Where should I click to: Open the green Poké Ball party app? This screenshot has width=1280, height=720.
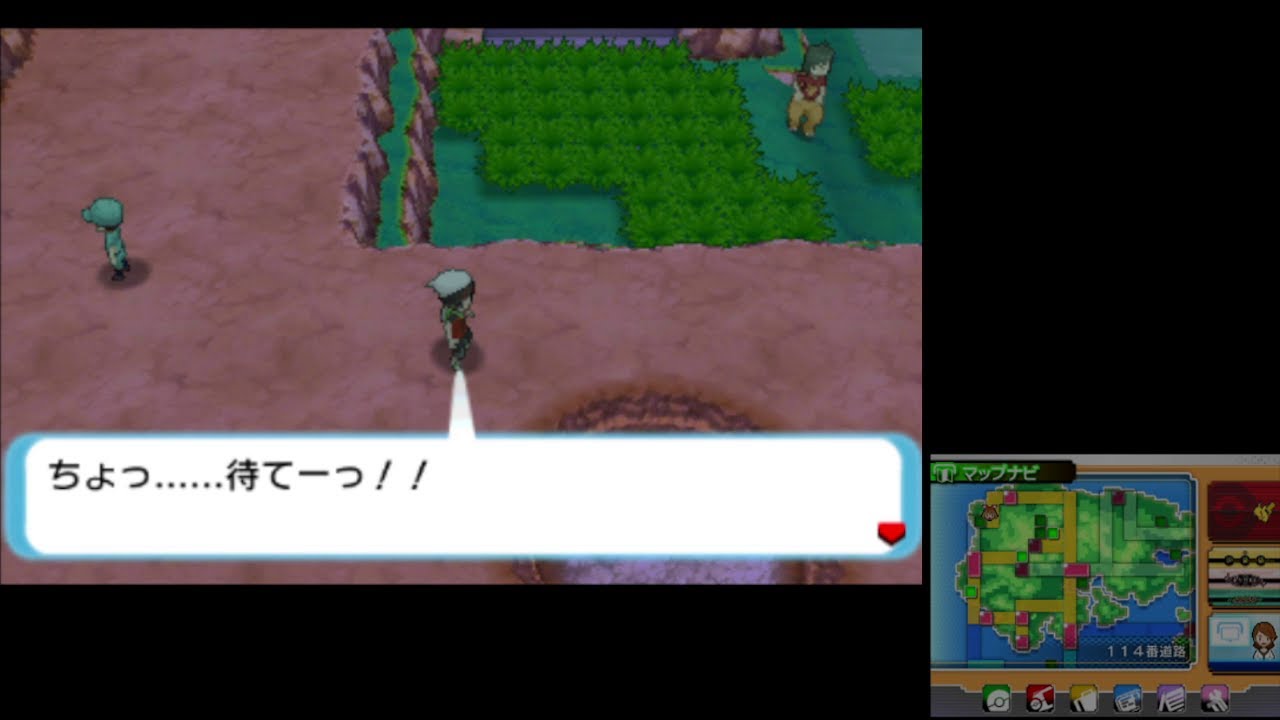pos(997,700)
